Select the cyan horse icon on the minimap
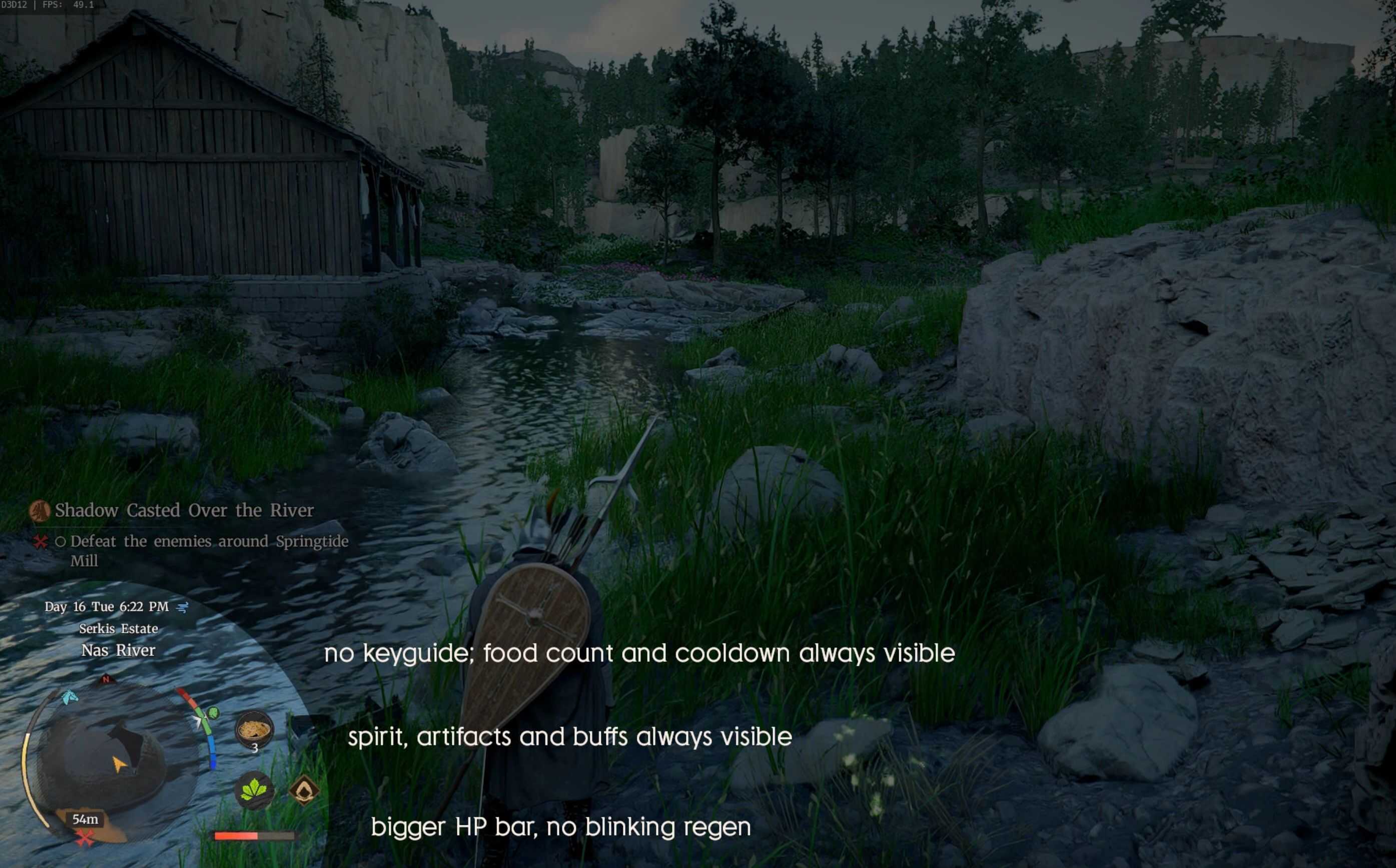This screenshot has height=868, width=1396. coord(71,697)
